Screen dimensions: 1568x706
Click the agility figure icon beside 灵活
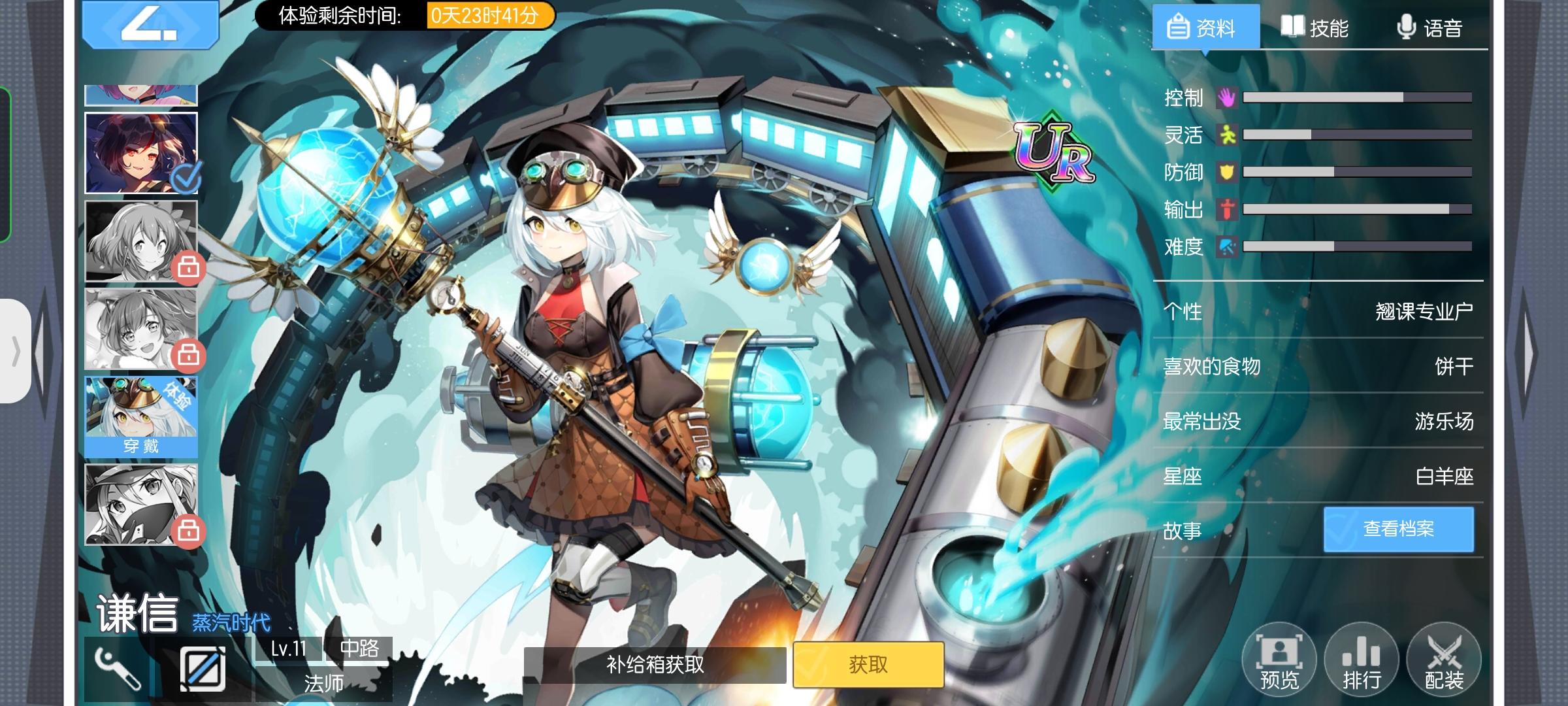pos(1228,135)
